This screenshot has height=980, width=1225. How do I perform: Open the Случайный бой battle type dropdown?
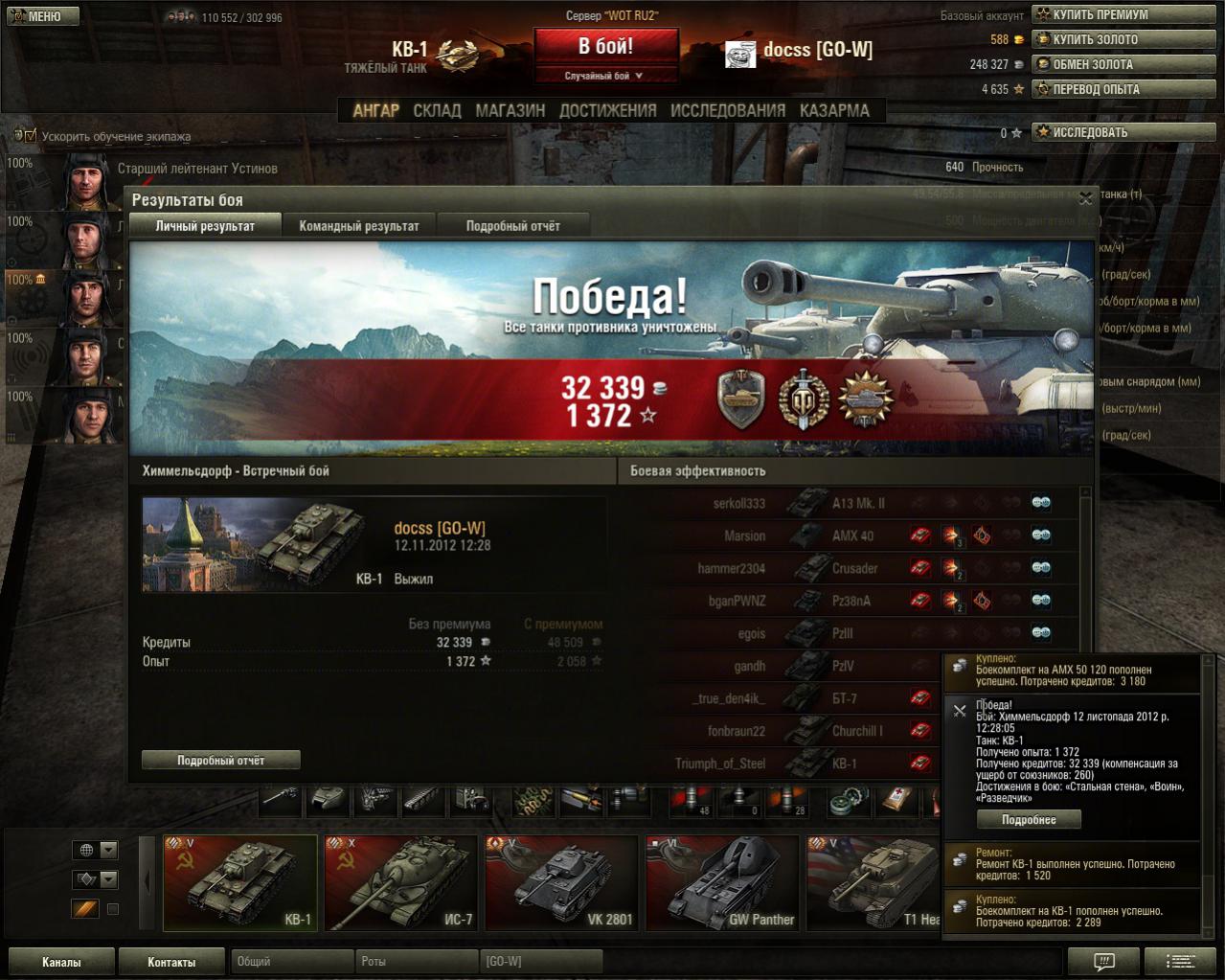[x=605, y=76]
